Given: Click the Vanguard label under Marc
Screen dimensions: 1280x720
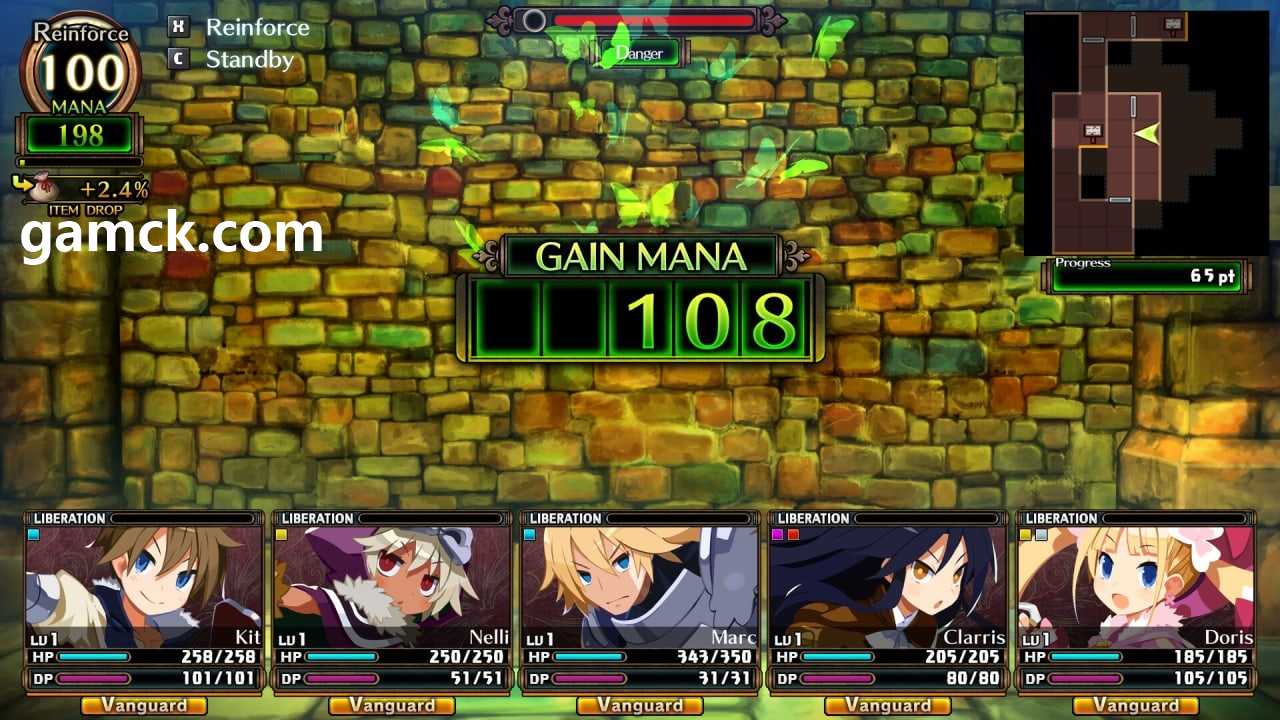Looking at the screenshot, I should tap(640, 706).
